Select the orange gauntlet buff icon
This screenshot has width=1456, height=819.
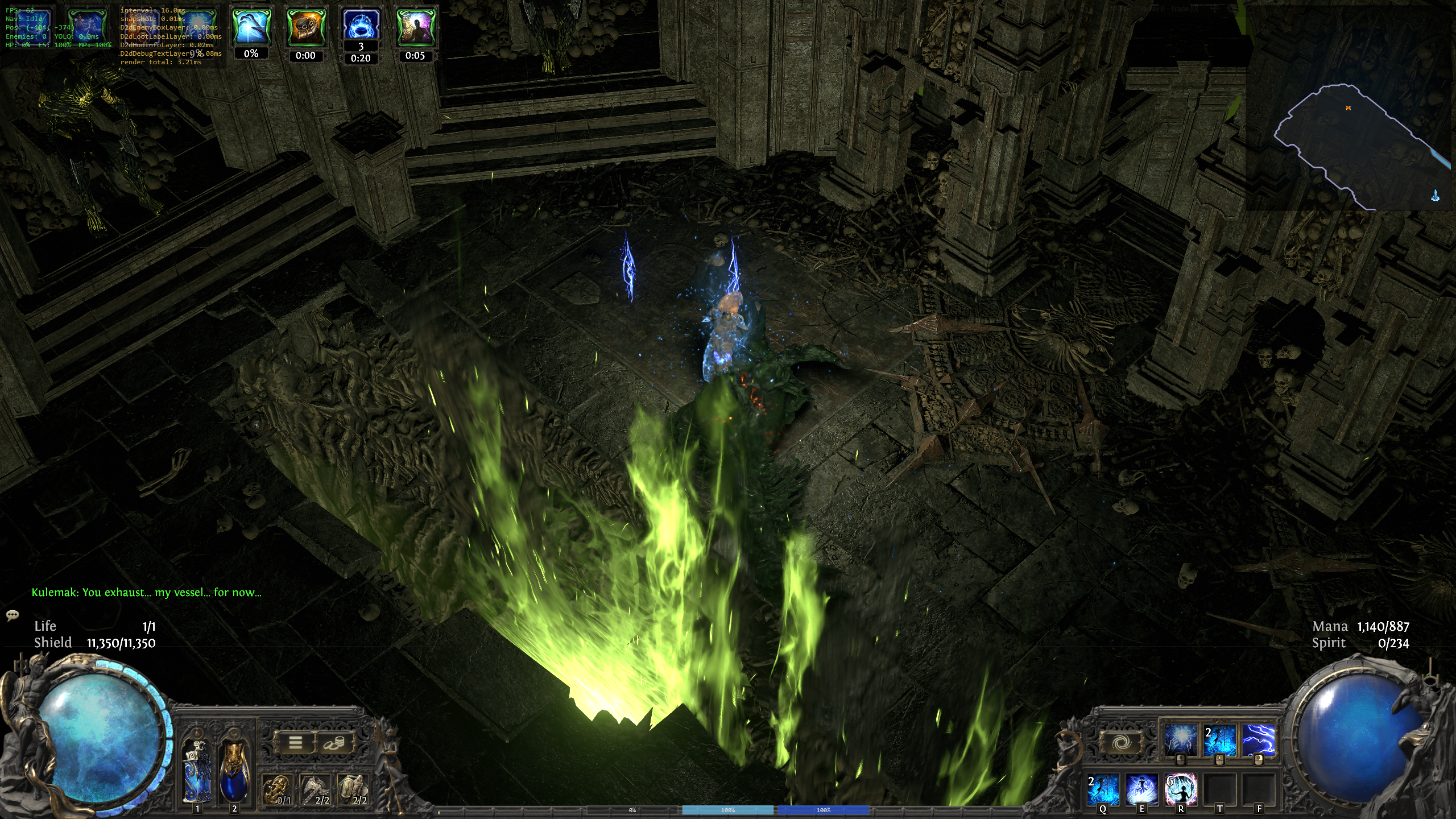305,26
